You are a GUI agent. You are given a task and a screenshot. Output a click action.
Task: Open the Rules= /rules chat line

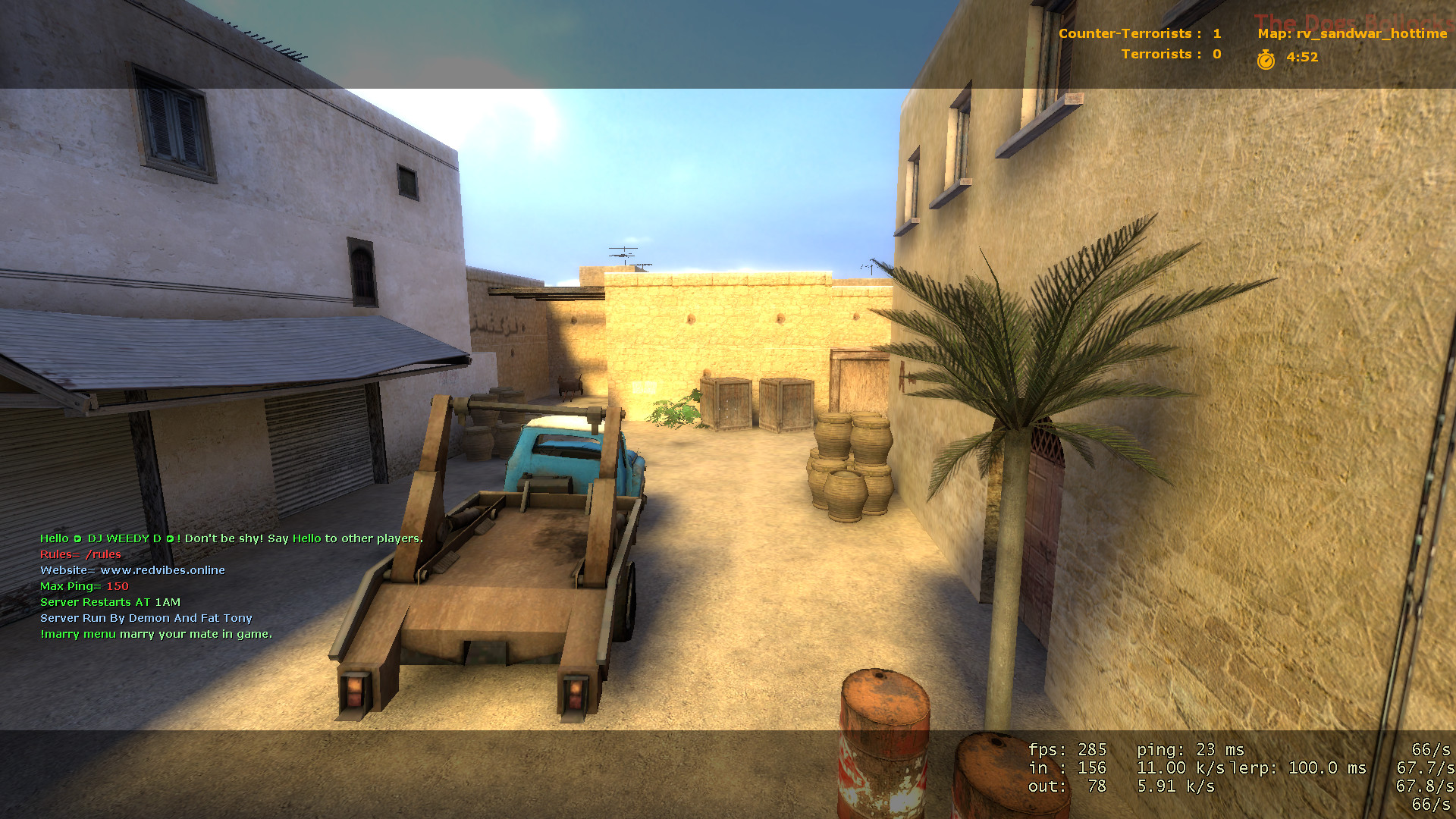pos(80,554)
